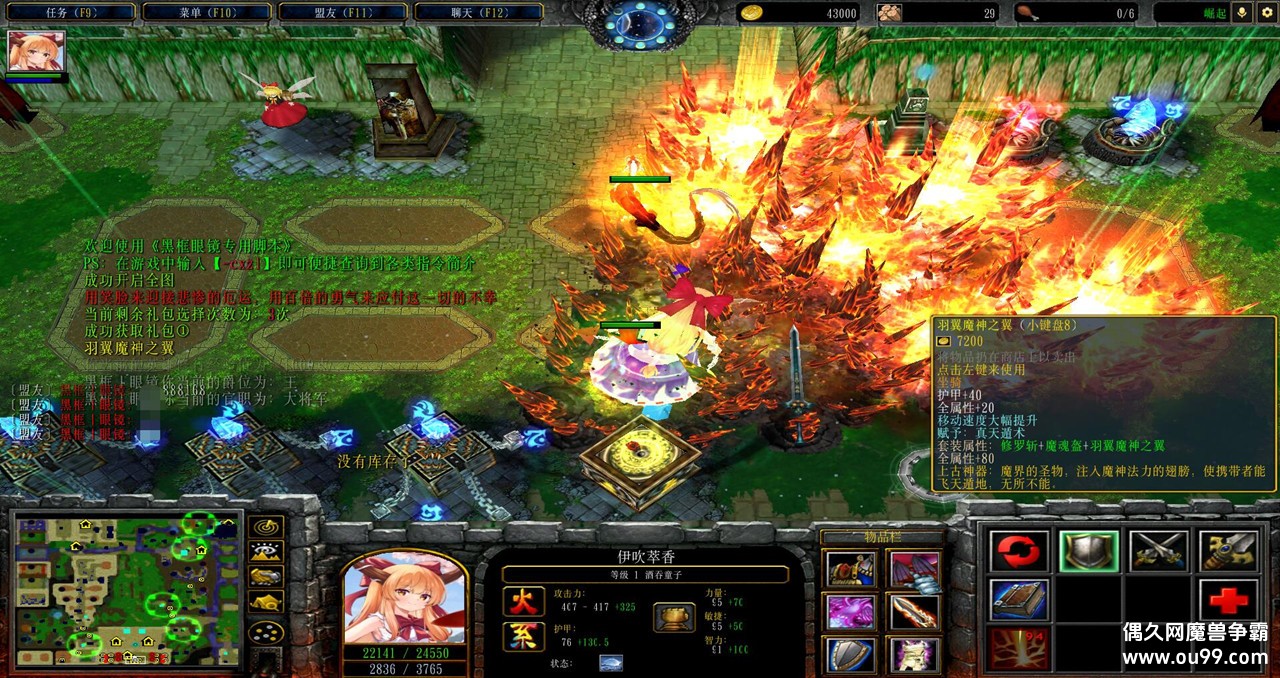The width and height of the screenshot is (1280, 678).
Task: Click the red circular arrows command icon
Action: click(x=1019, y=551)
